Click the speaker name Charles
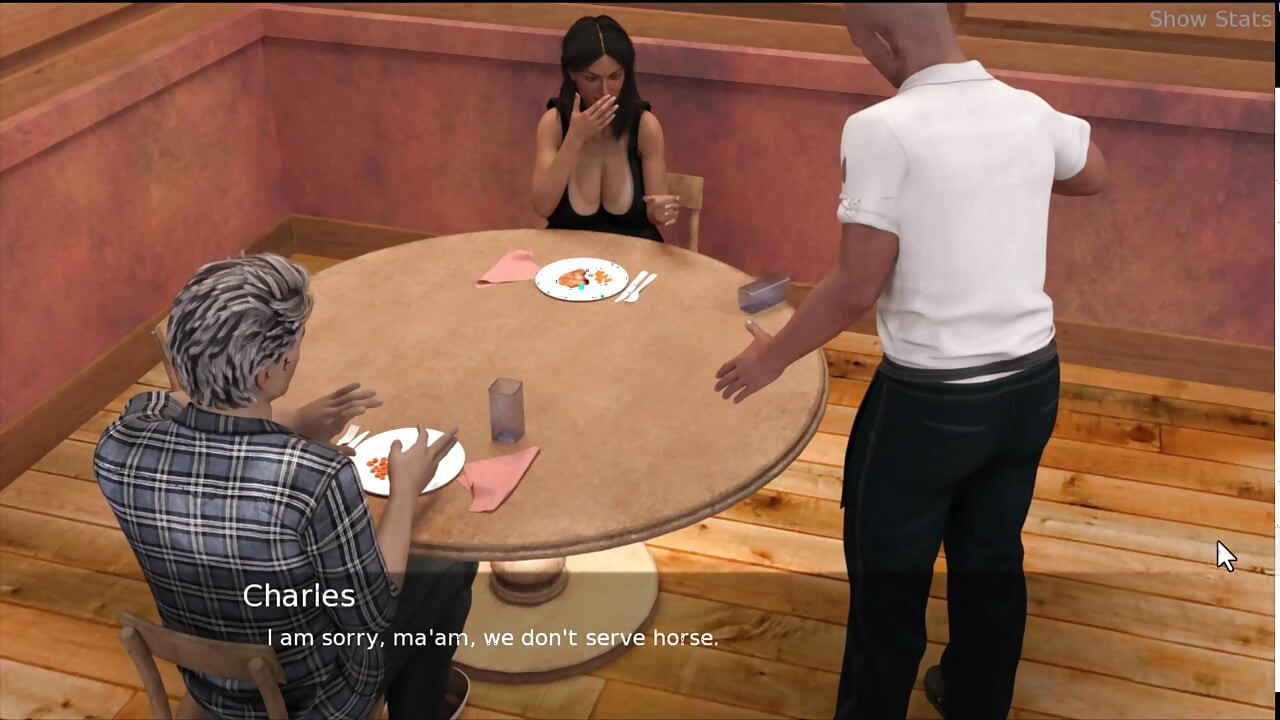 coord(298,597)
